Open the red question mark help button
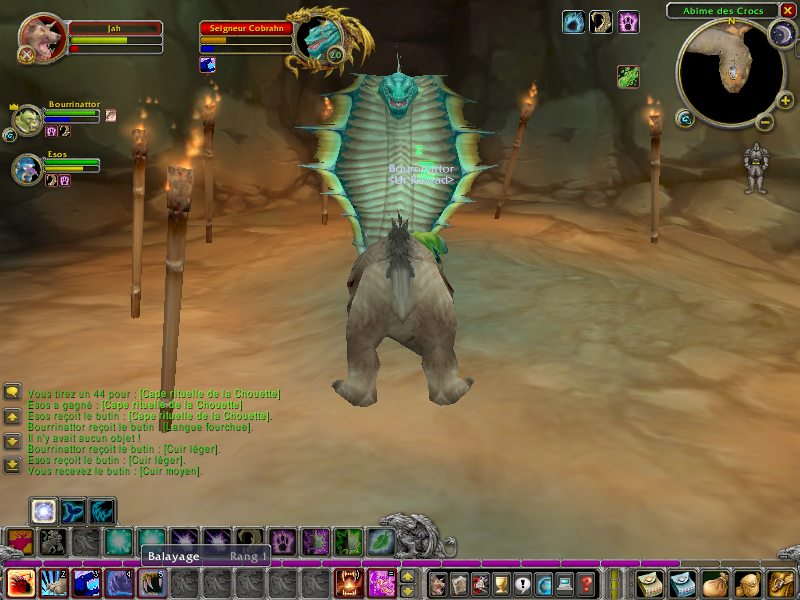 (587, 584)
